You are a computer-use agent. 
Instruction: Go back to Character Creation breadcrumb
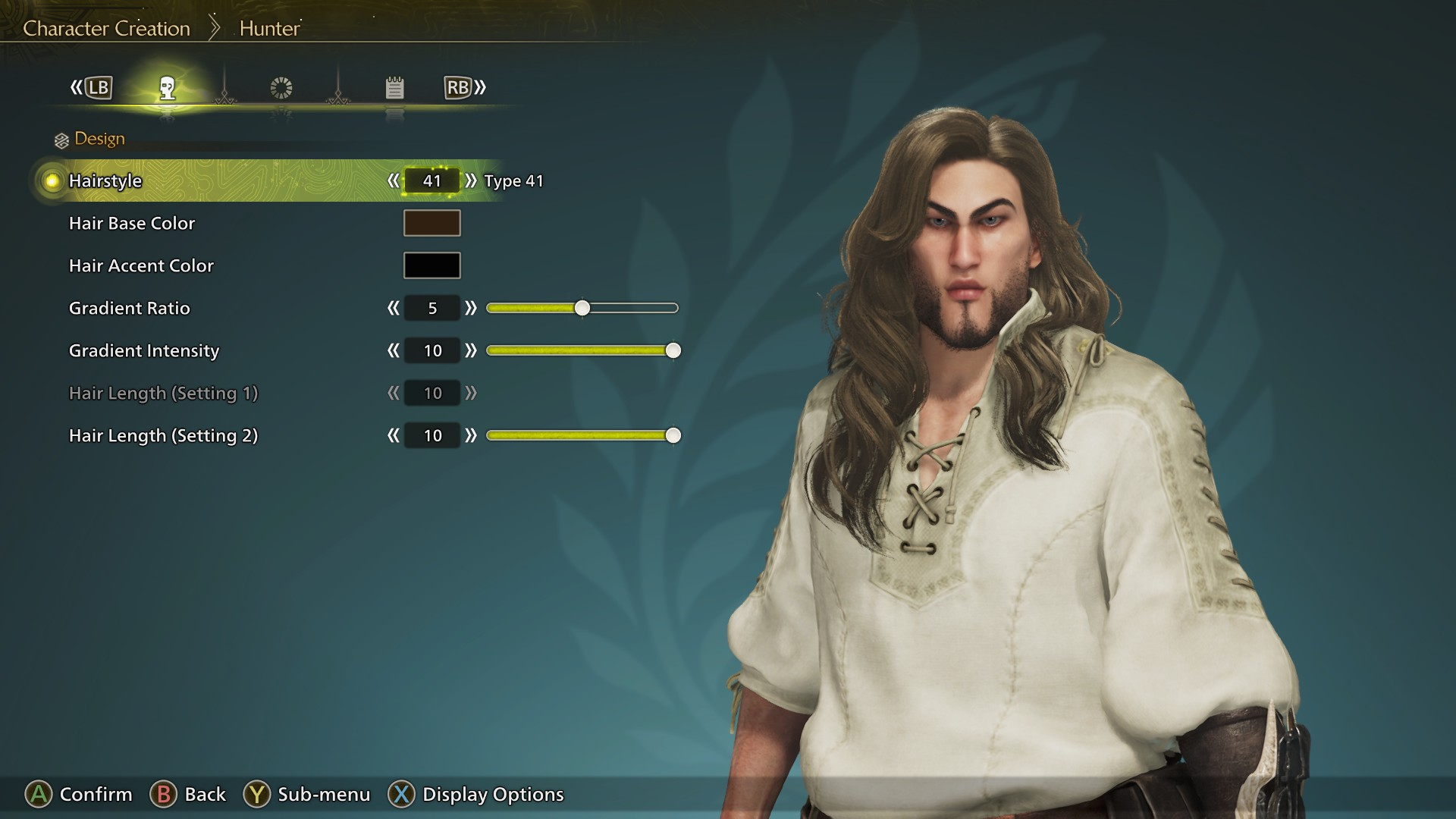106,29
